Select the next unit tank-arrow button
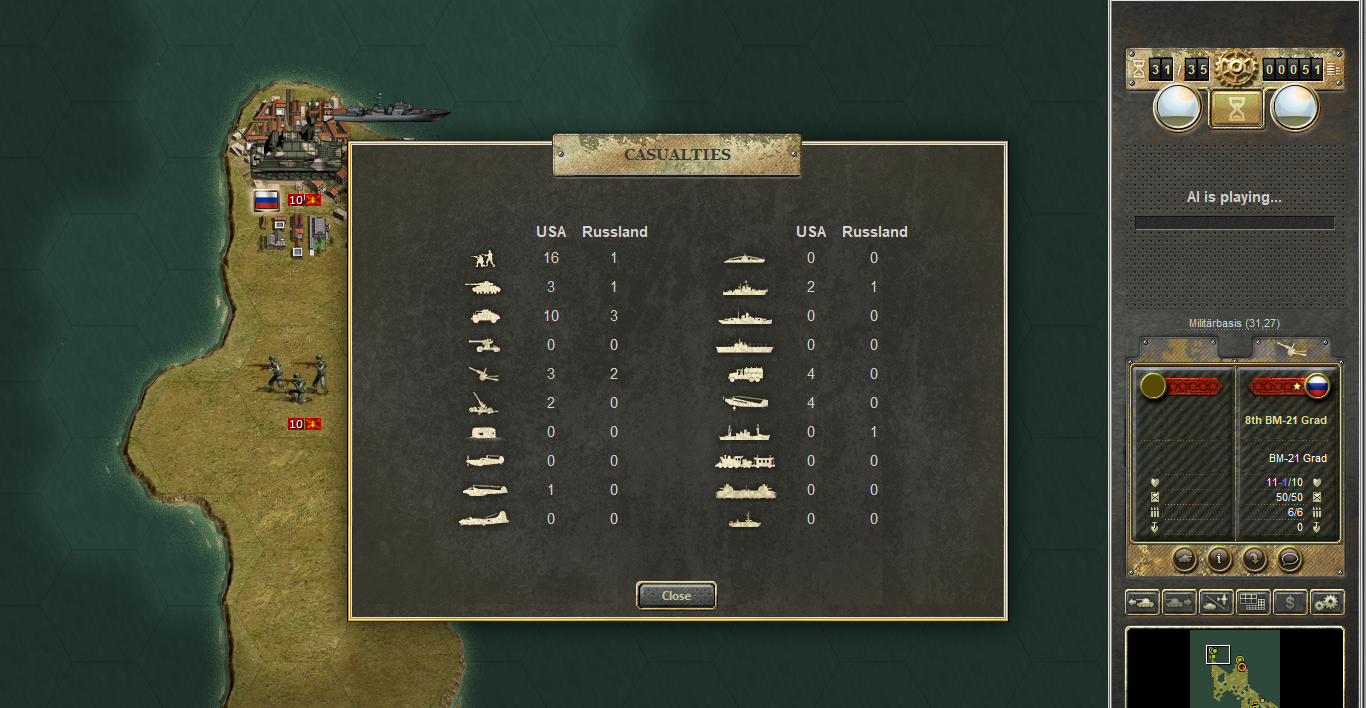 1179,602
